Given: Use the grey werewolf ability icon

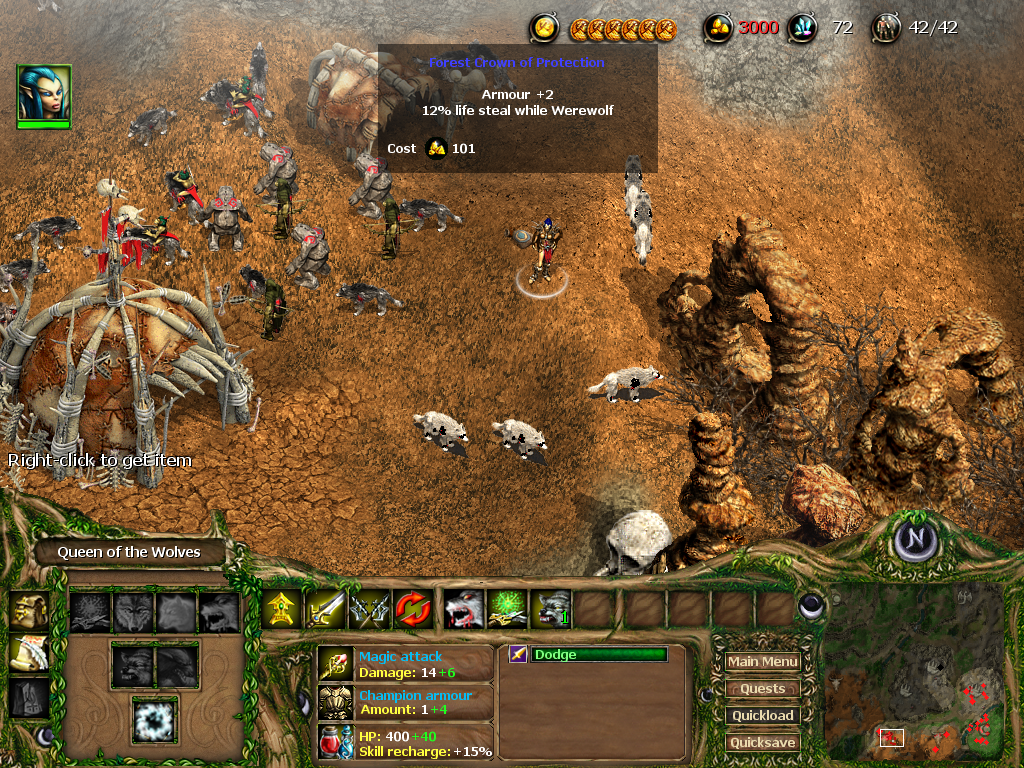Looking at the screenshot, I should click(551, 609).
